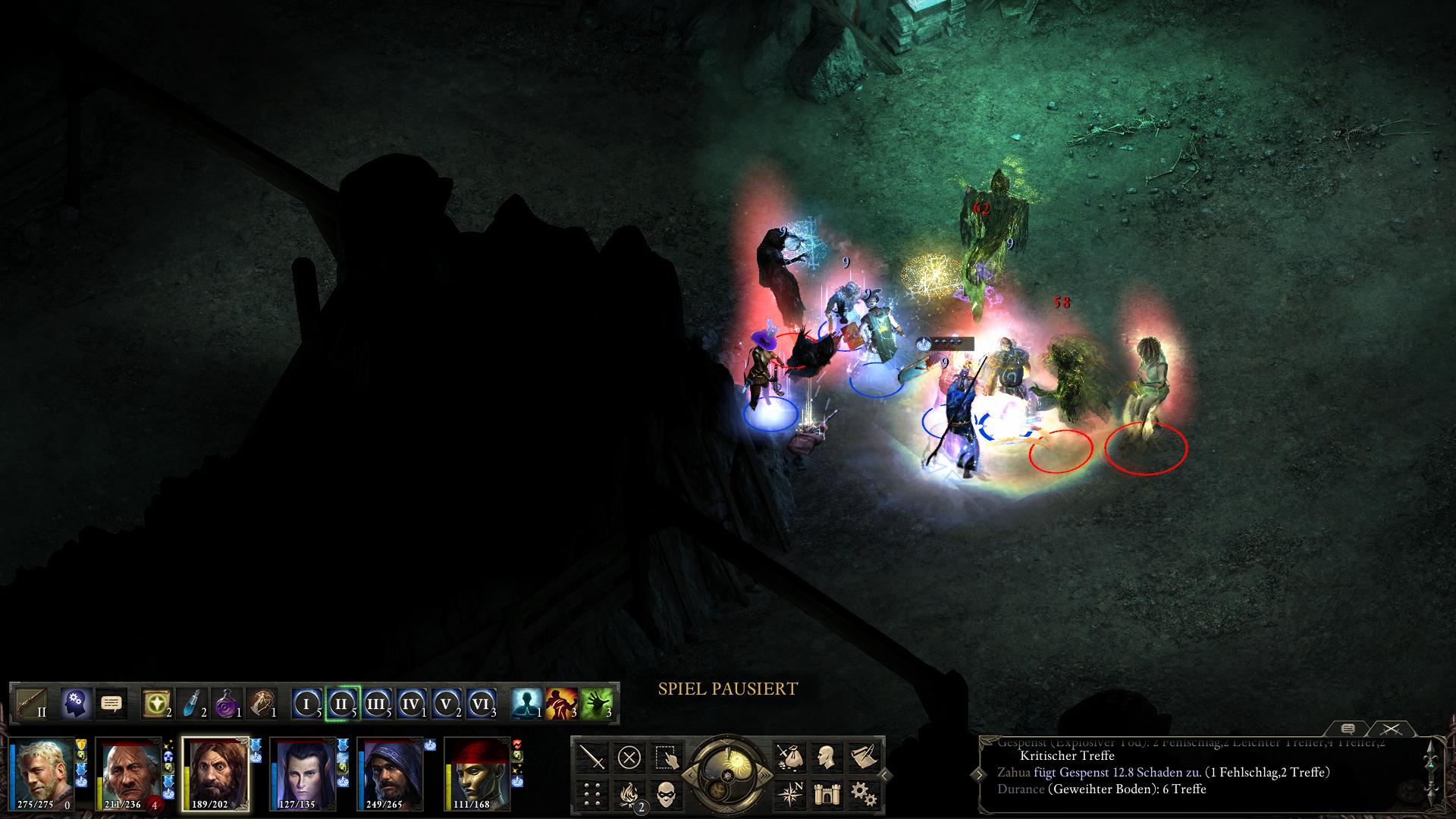Open the area map compass button
This screenshot has width=1456, height=819.
tap(789, 793)
